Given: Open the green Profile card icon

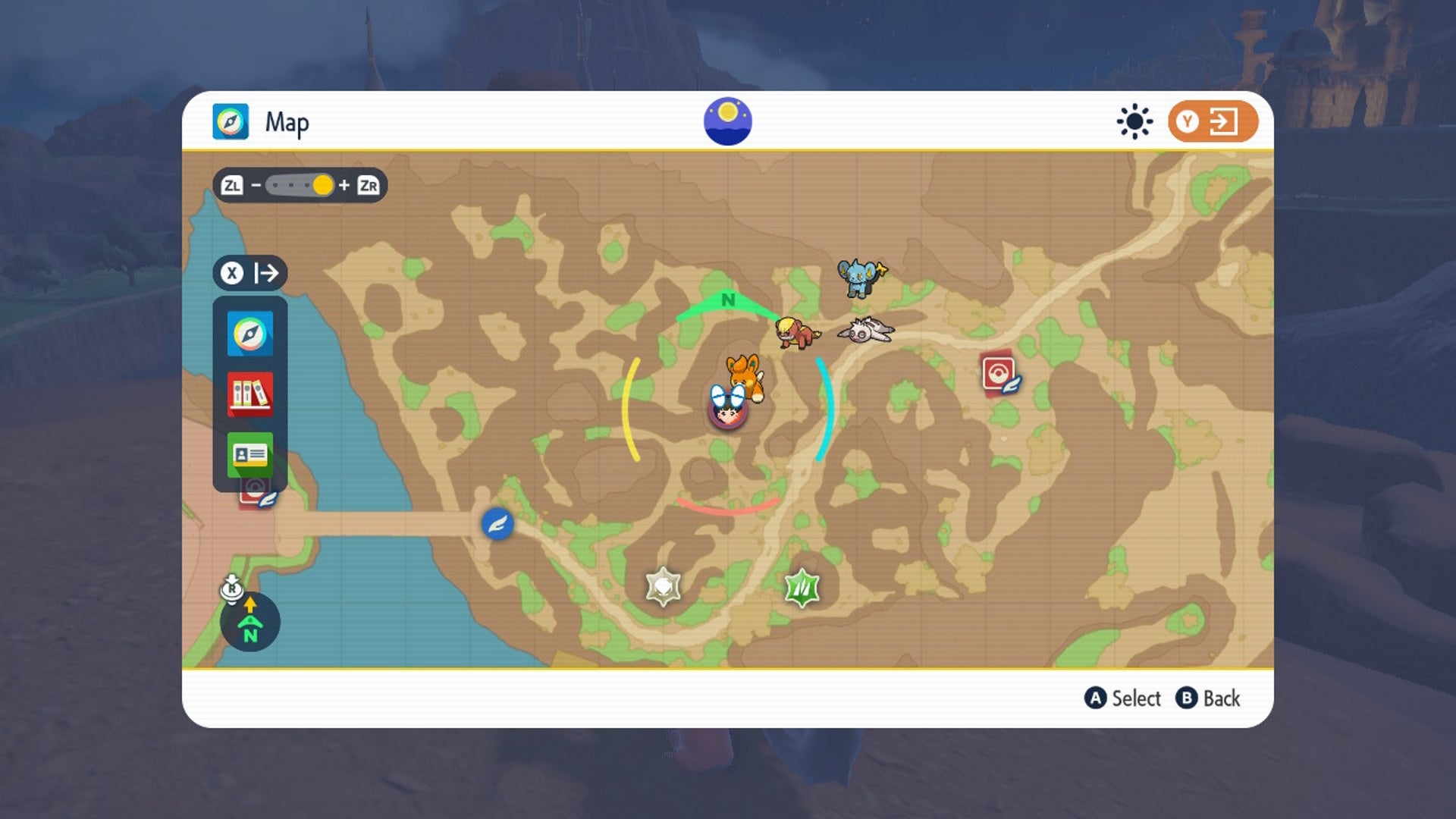Looking at the screenshot, I should [x=250, y=453].
